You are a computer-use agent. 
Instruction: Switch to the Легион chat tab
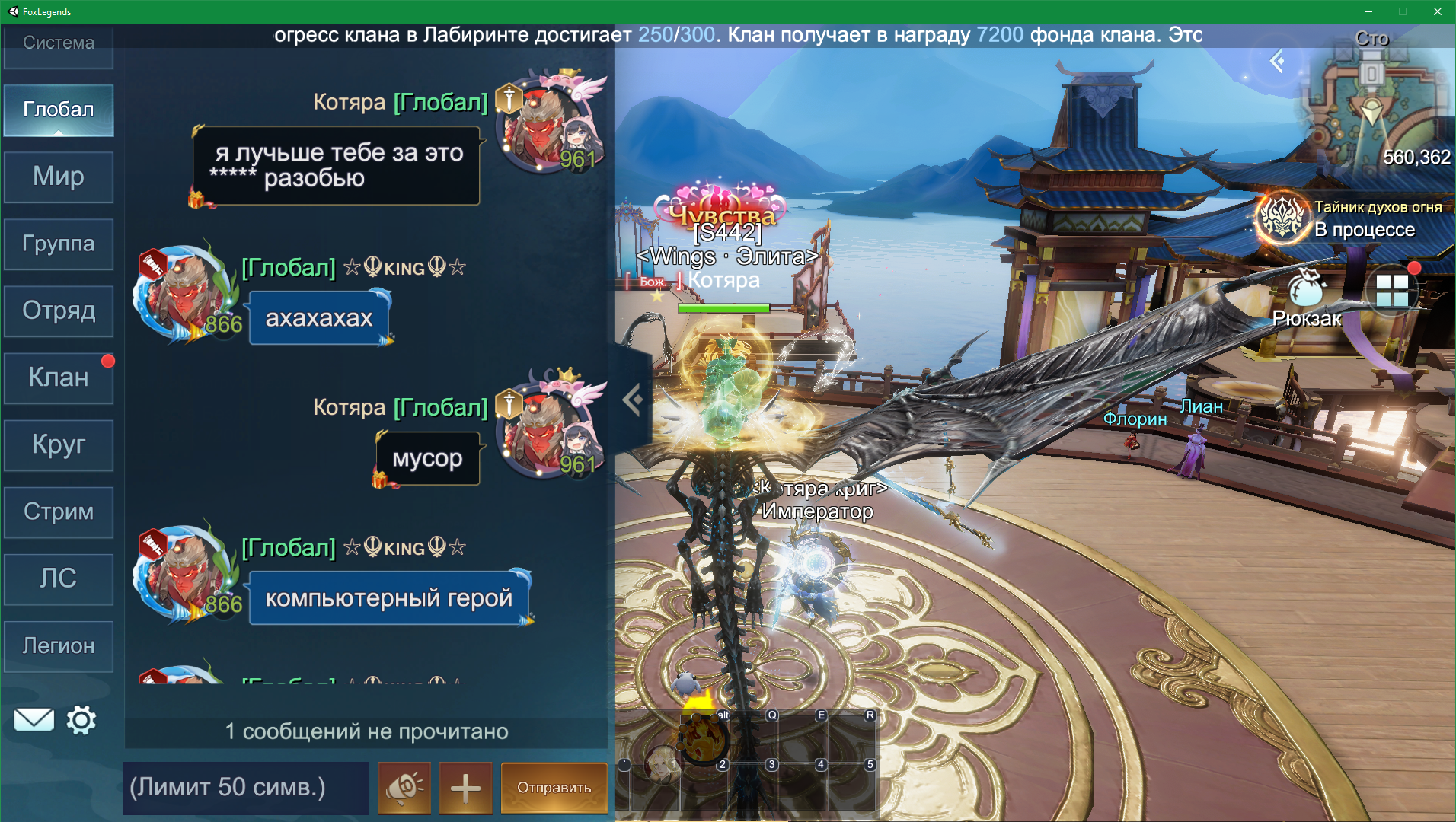point(59,645)
